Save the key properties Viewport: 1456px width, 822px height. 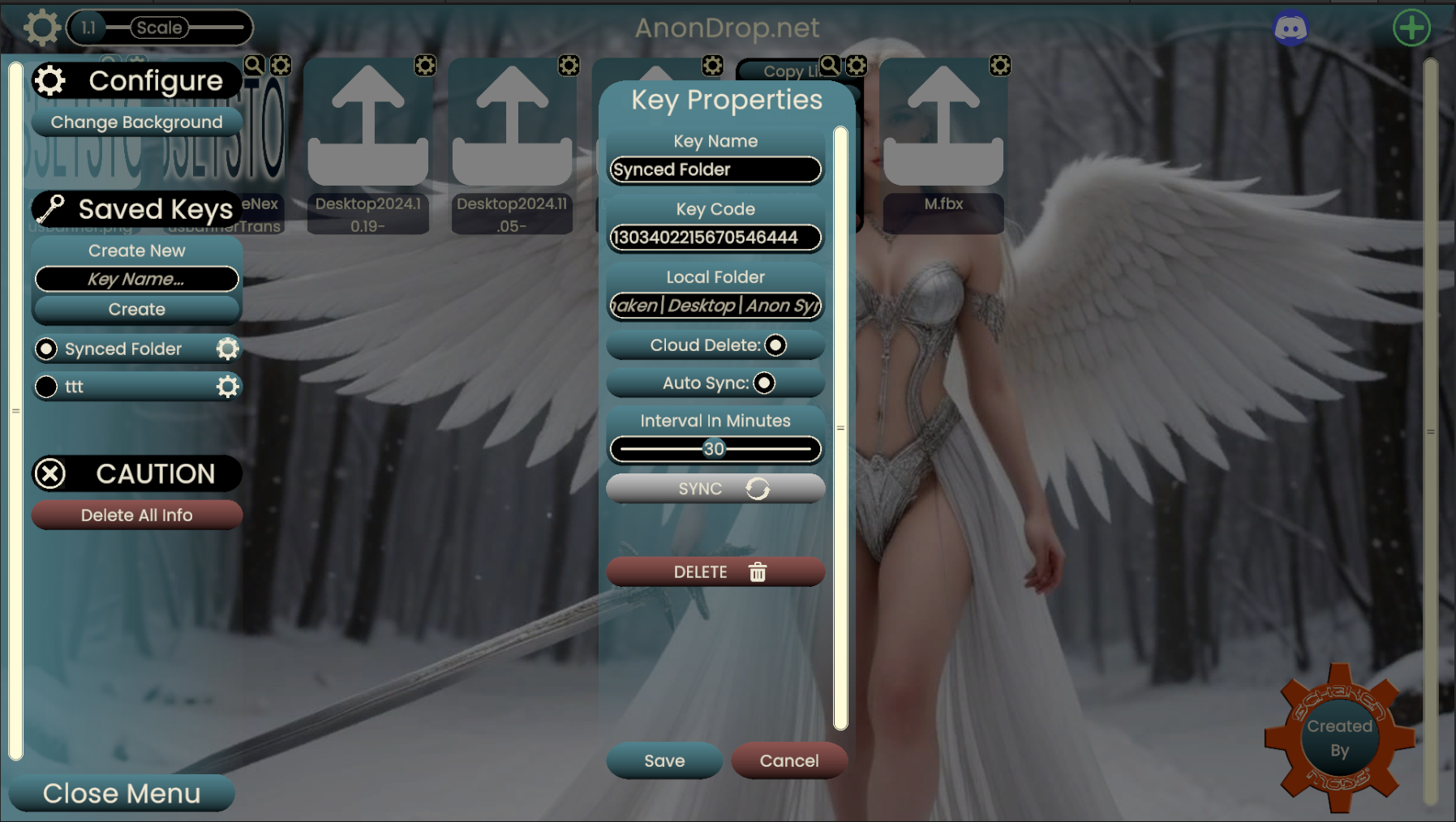point(664,760)
